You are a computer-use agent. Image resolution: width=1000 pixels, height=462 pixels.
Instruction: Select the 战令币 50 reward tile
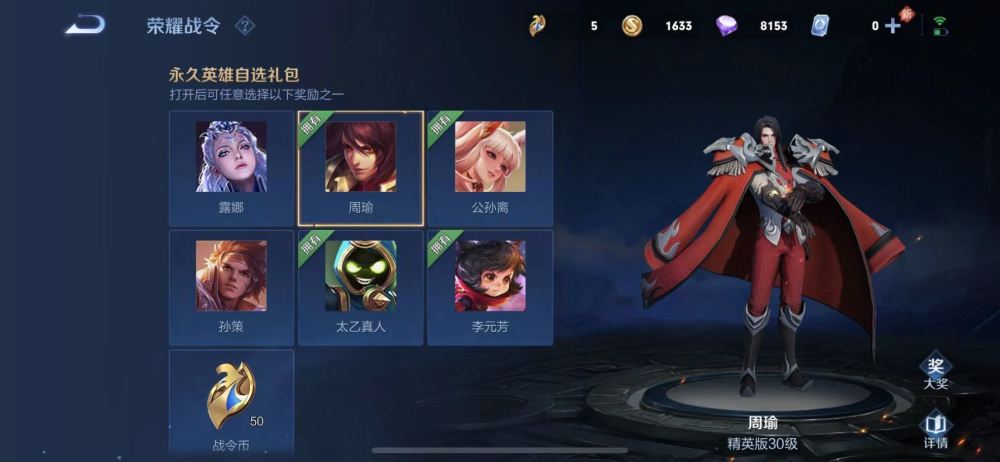pos(231,402)
